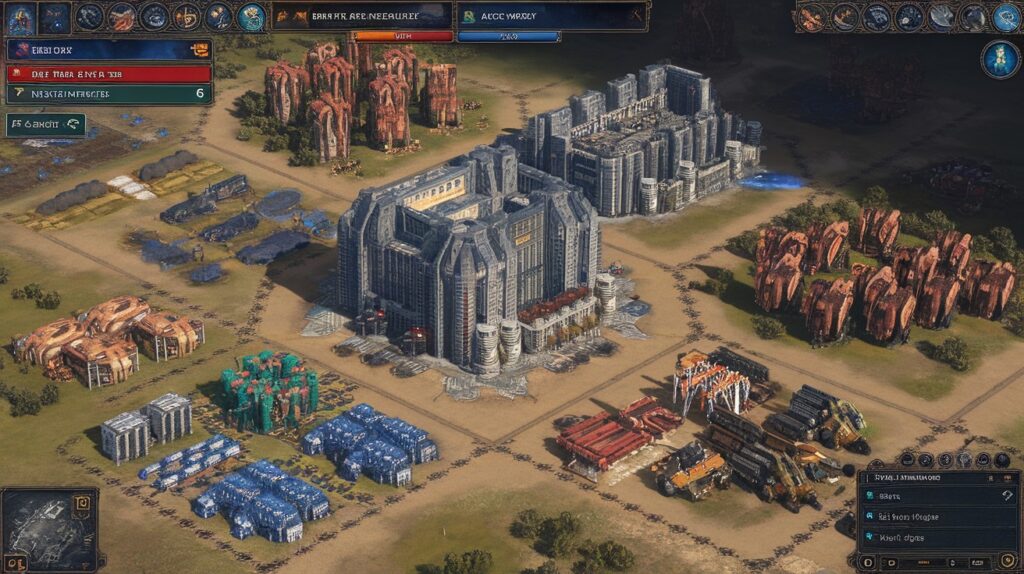Screen dimensions: 1024x574
Task: Select the red banner row in left panel
Action: point(109,73)
